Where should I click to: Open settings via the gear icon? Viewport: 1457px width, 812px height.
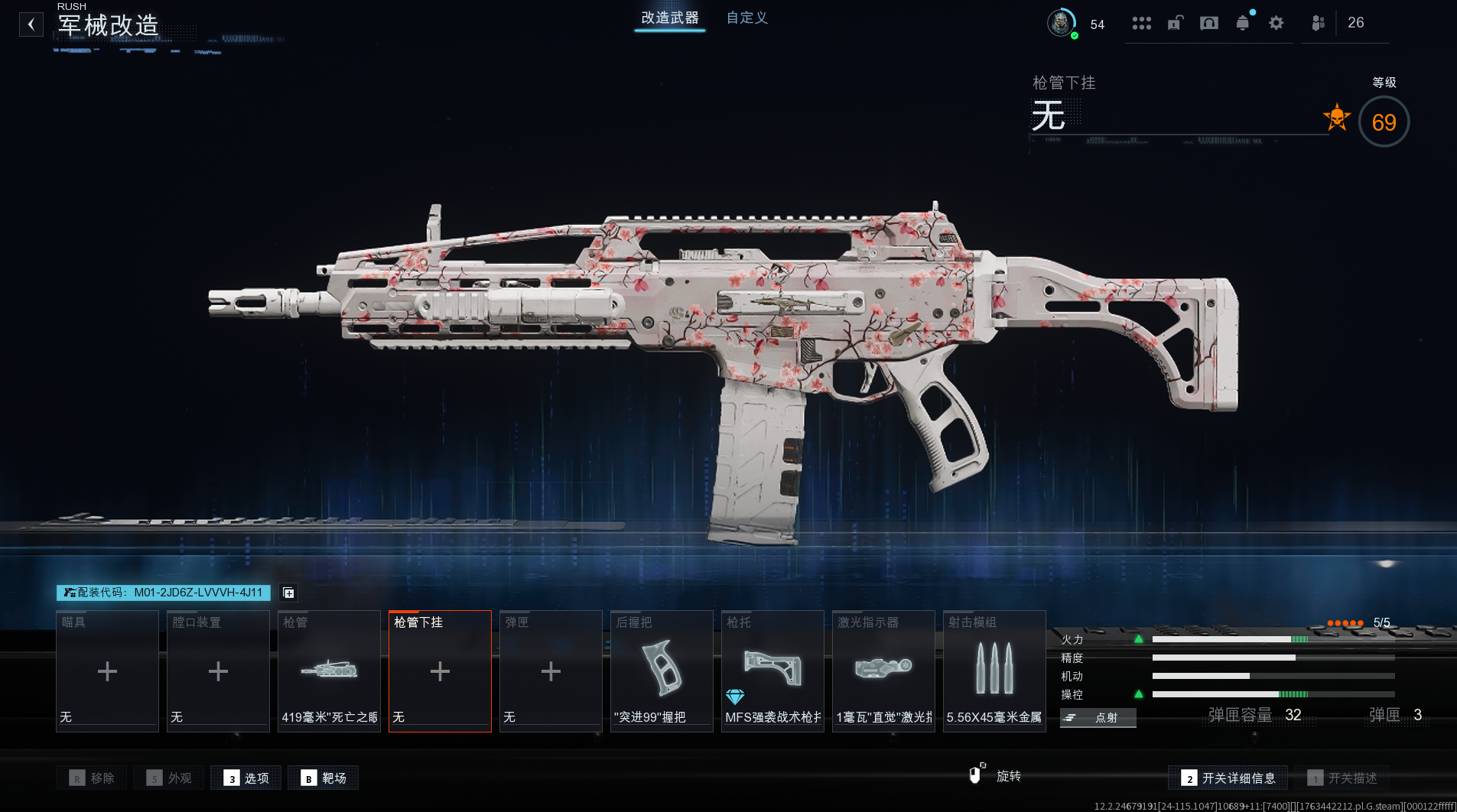click(1276, 23)
